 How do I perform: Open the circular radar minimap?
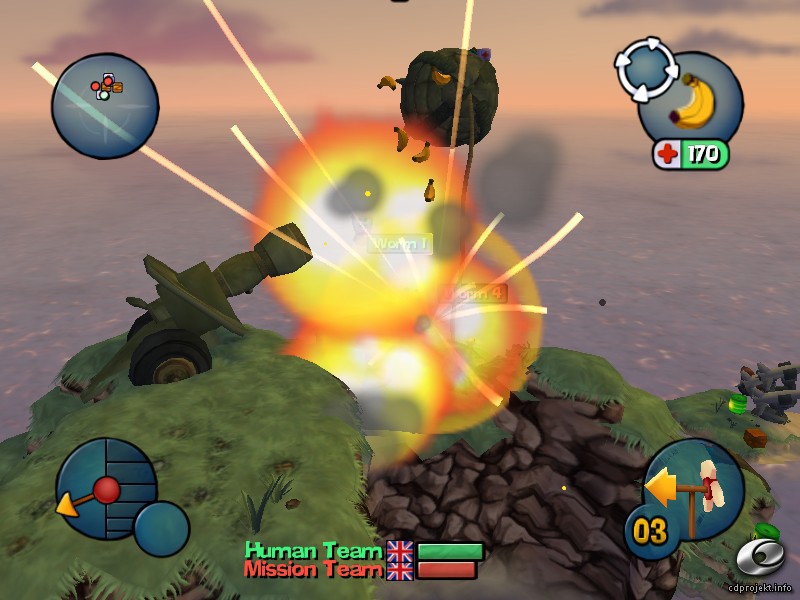105,104
